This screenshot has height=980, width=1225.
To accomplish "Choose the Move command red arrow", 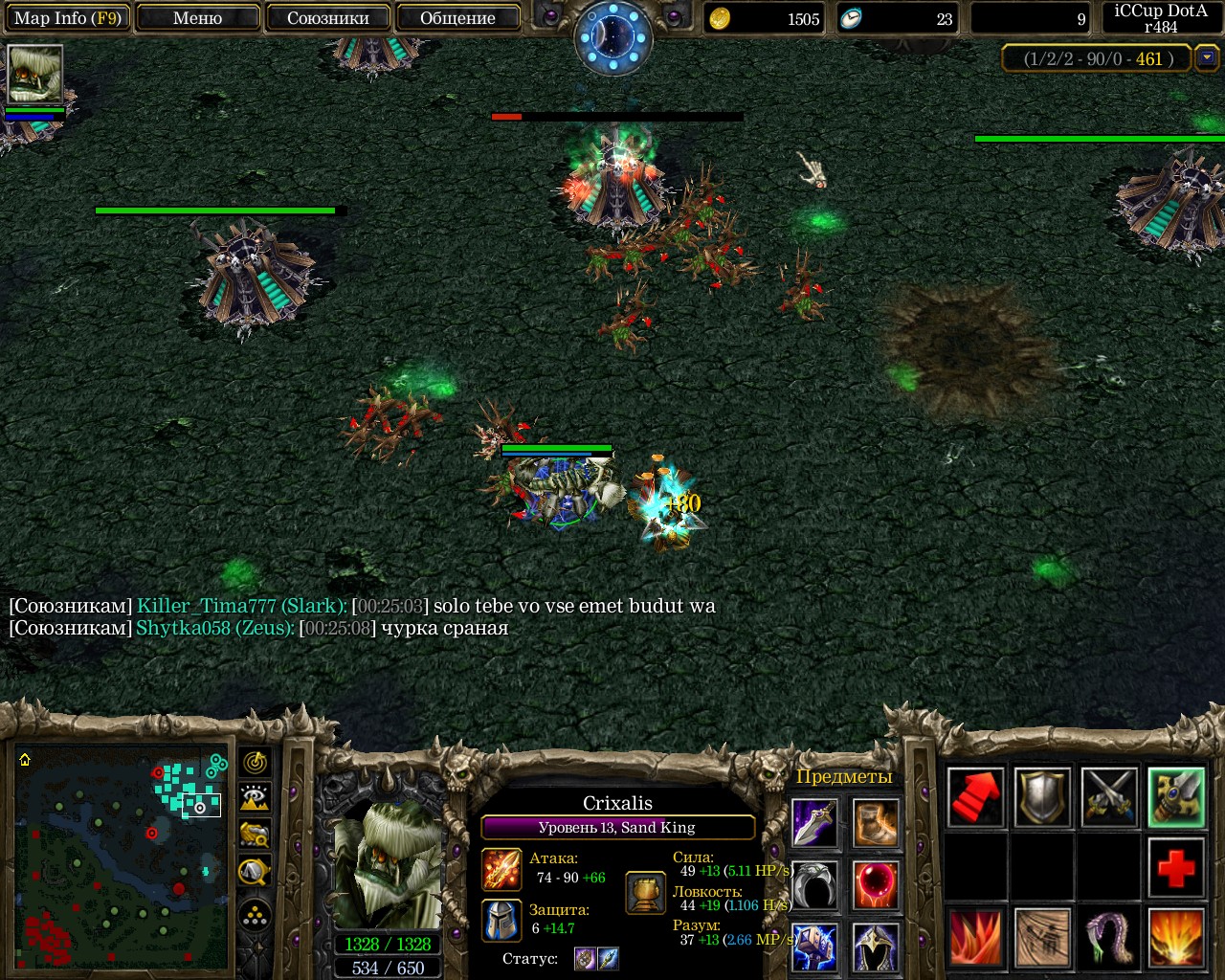I will pyautogui.click(x=975, y=797).
